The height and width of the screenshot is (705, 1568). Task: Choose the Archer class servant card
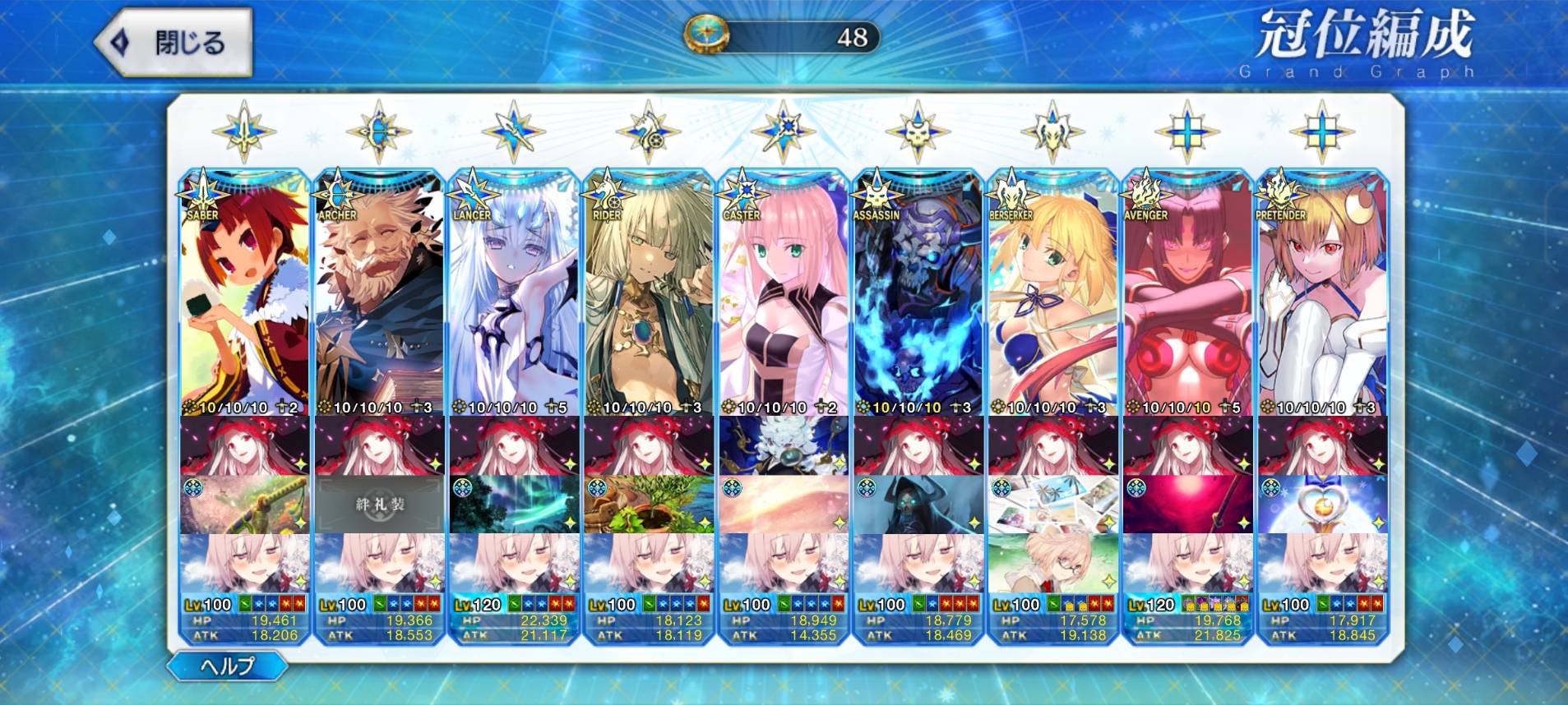point(380,296)
